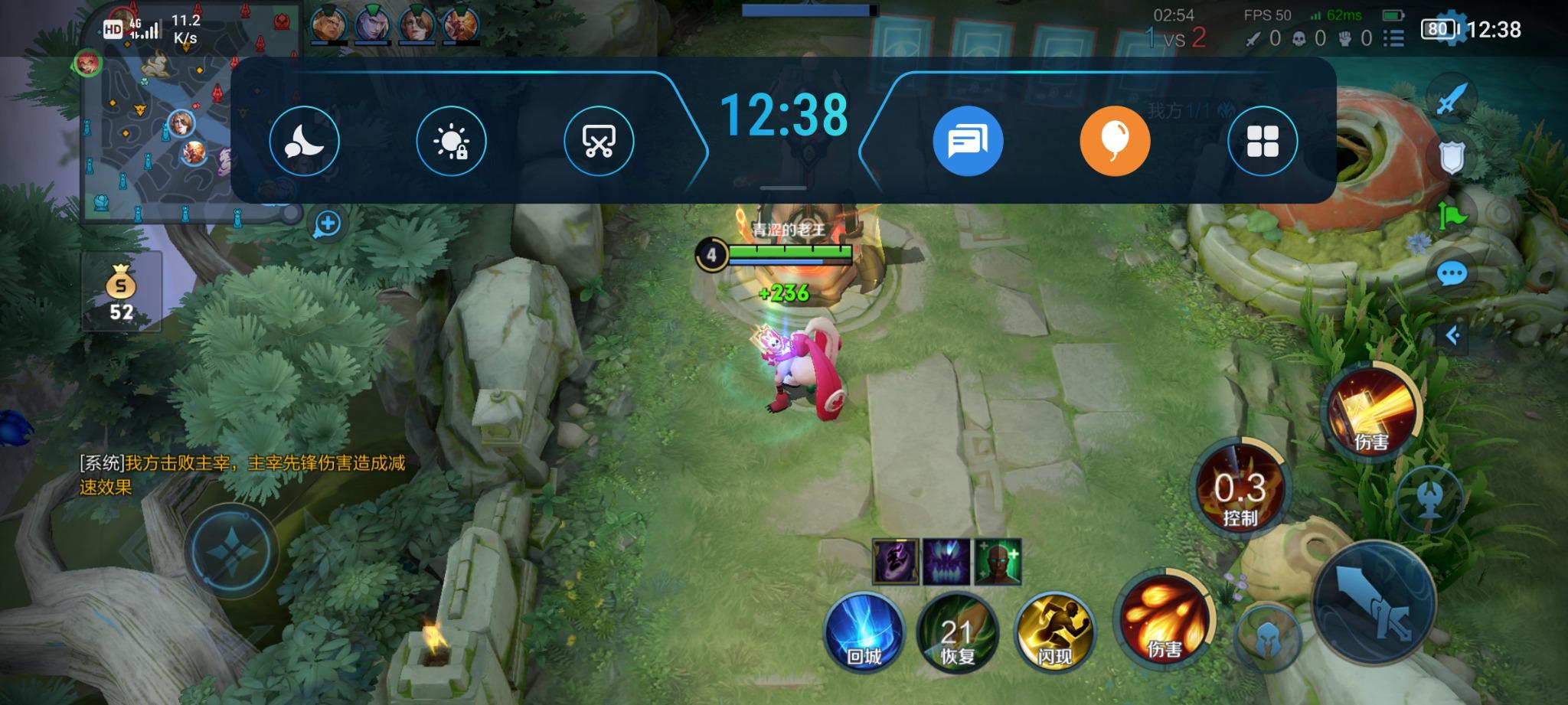The height and width of the screenshot is (705, 1568).
Task: Open the four-square grid options menu
Action: (1261, 140)
